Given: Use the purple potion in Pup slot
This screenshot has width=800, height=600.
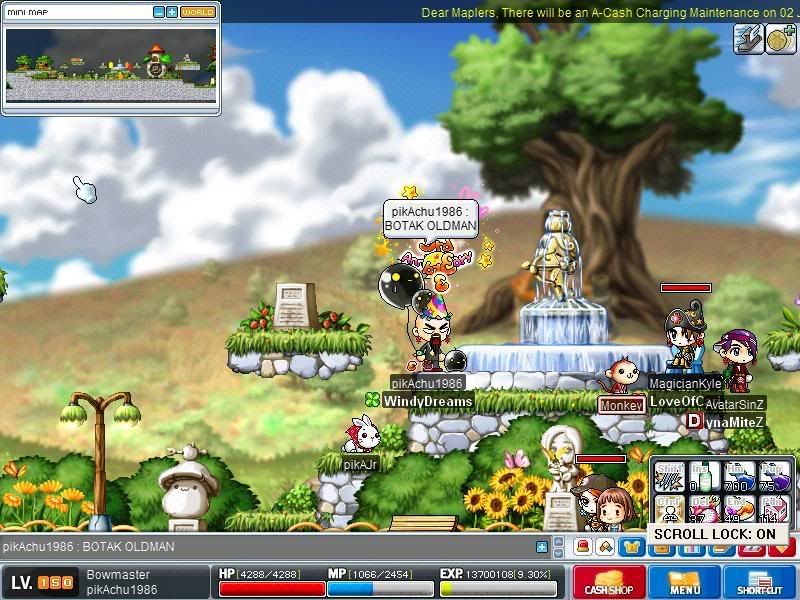Looking at the screenshot, I should [773, 477].
